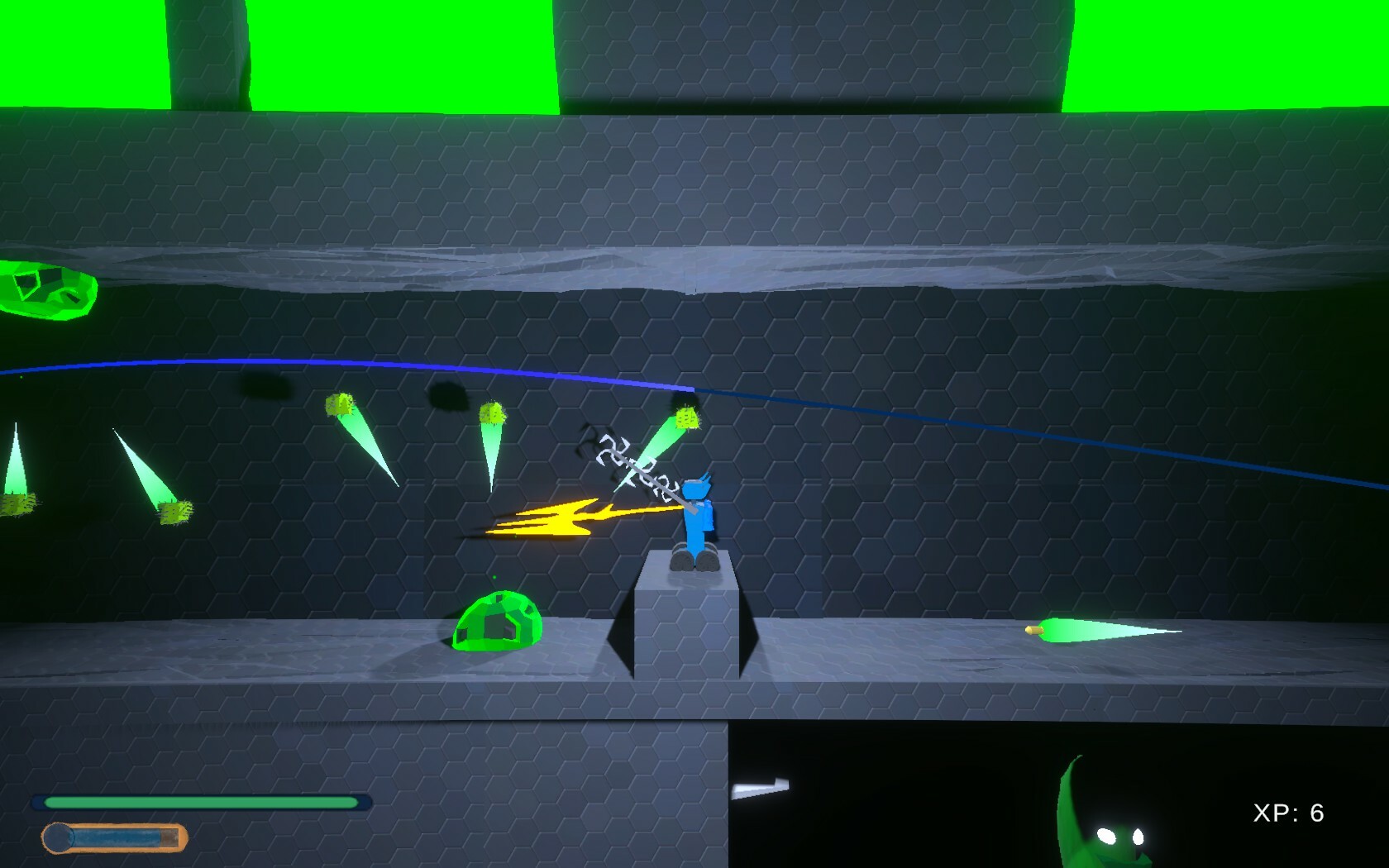Select the white arrow pickup below the platform
Screen dimensions: 1389x868
pyautogui.click(x=759, y=785)
